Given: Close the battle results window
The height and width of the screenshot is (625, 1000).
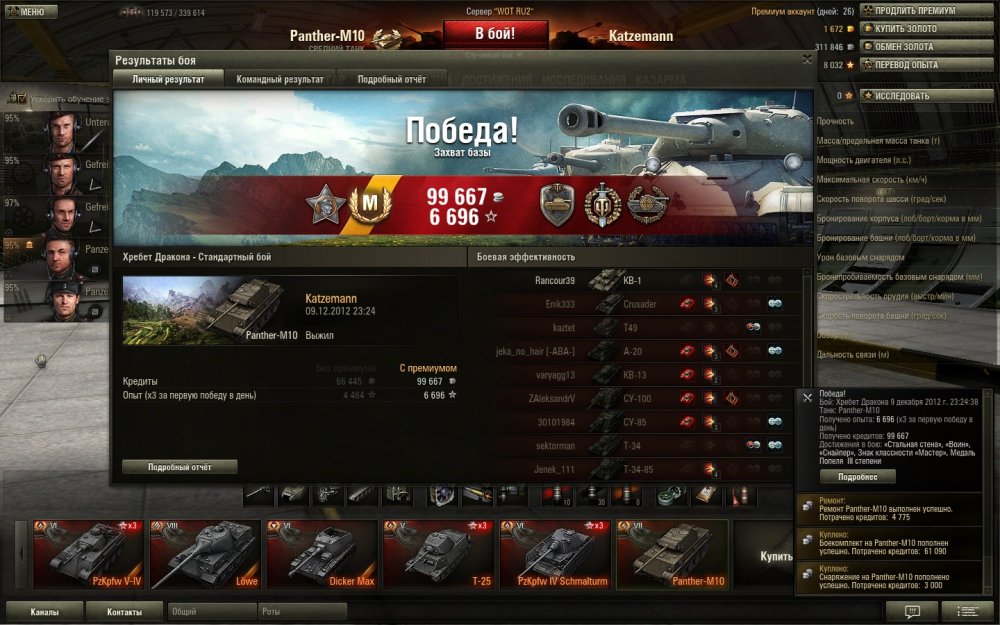Looking at the screenshot, I should pyautogui.click(x=807, y=59).
